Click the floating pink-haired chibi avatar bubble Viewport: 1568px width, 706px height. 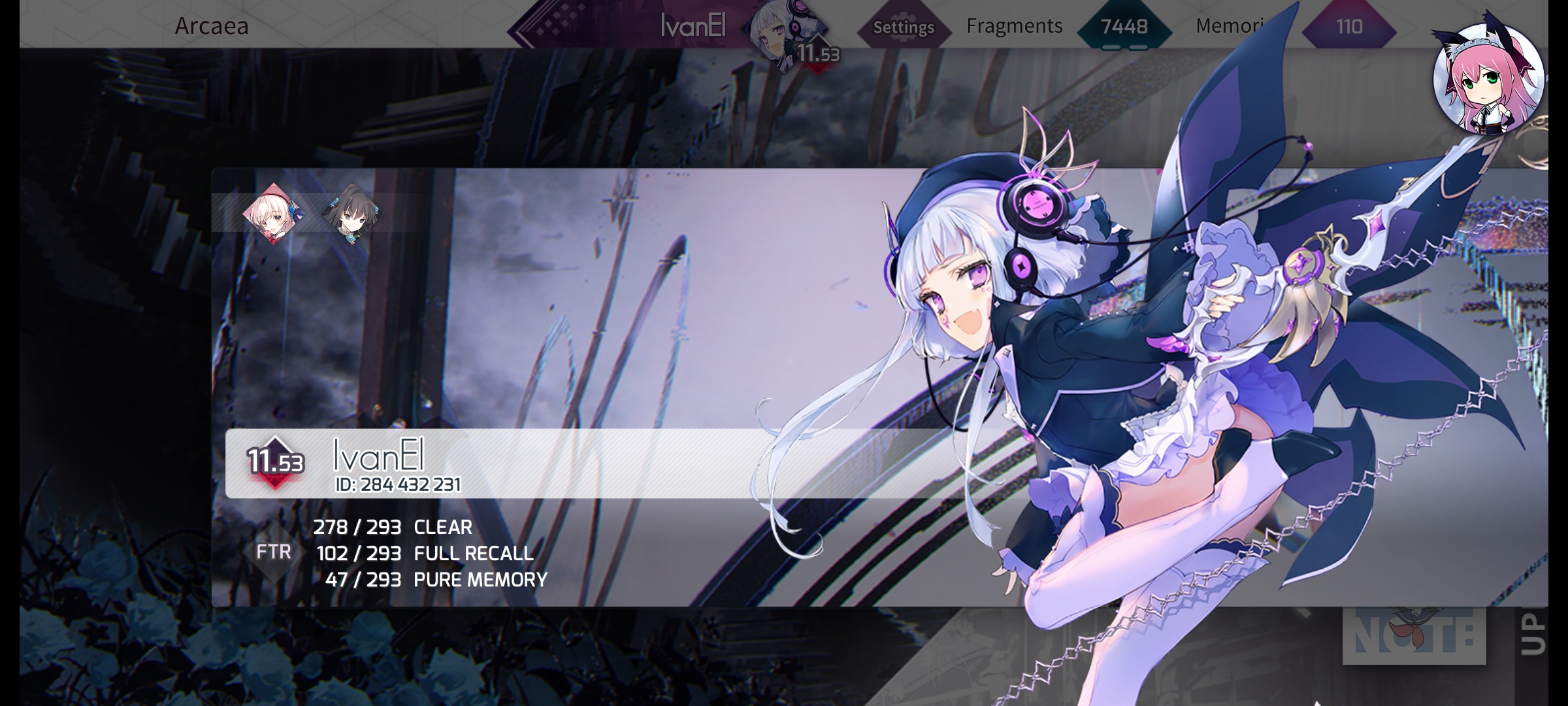pos(1488,79)
